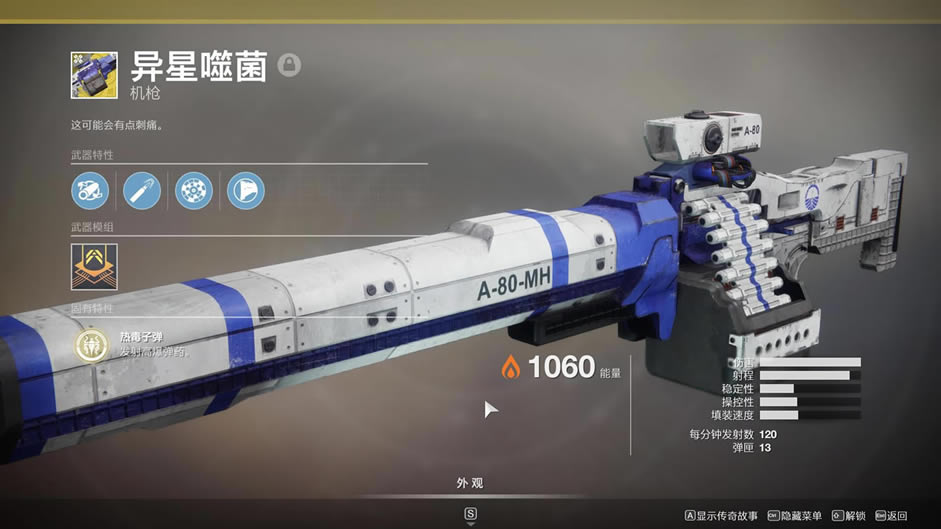
Task: Choose the round drum magazine perk
Action: coord(194,190)
